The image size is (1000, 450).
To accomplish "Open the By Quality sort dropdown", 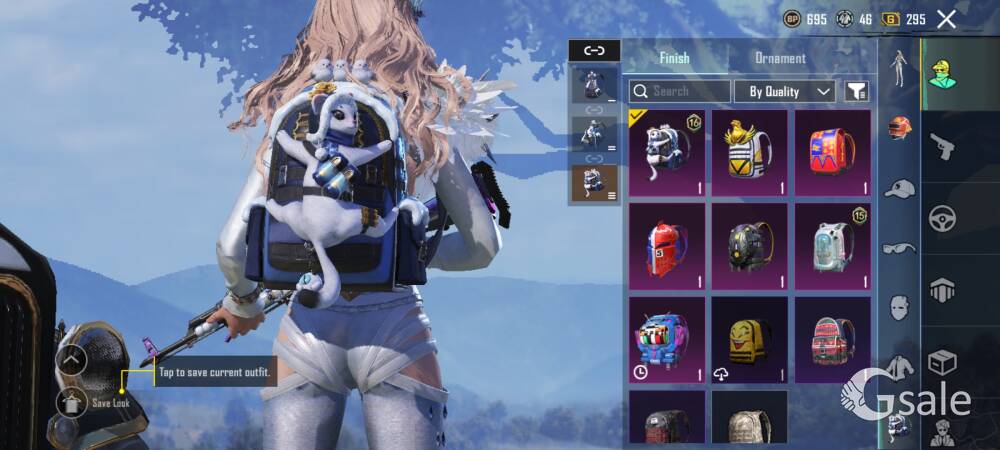I will (x=785, y=91).
